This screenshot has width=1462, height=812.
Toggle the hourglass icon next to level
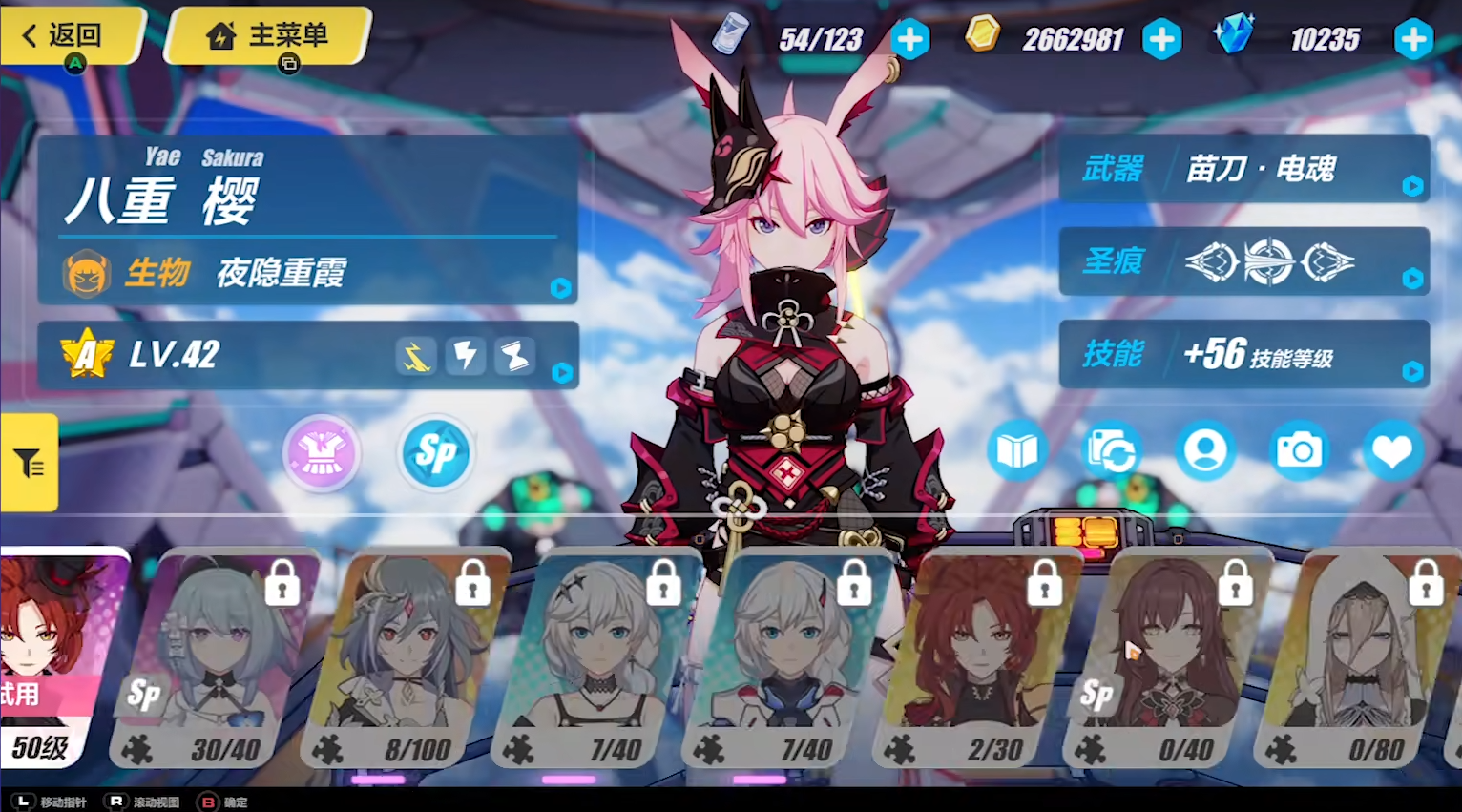[513, 355]
